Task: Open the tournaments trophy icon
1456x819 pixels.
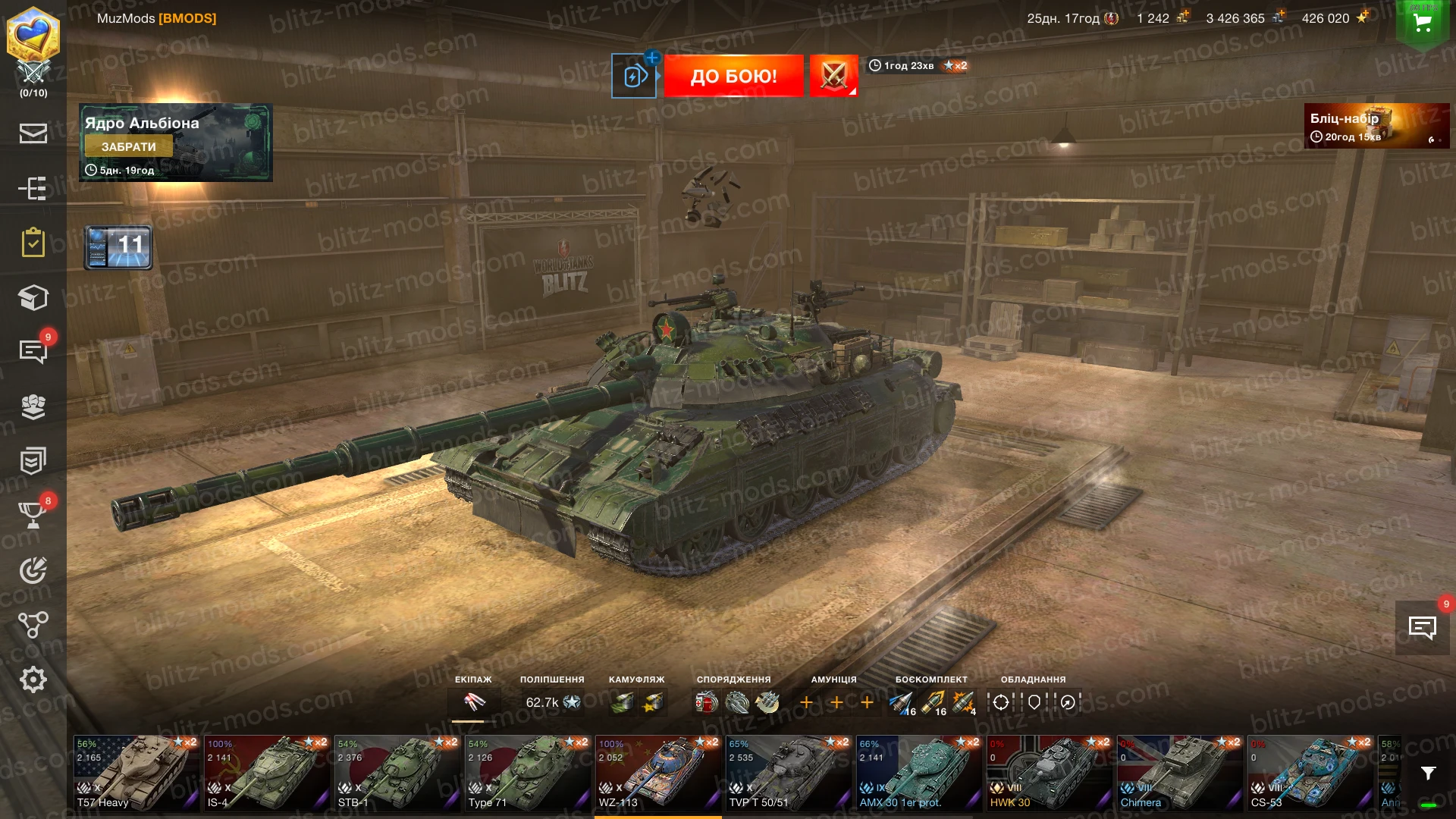Action: point(33,514)
